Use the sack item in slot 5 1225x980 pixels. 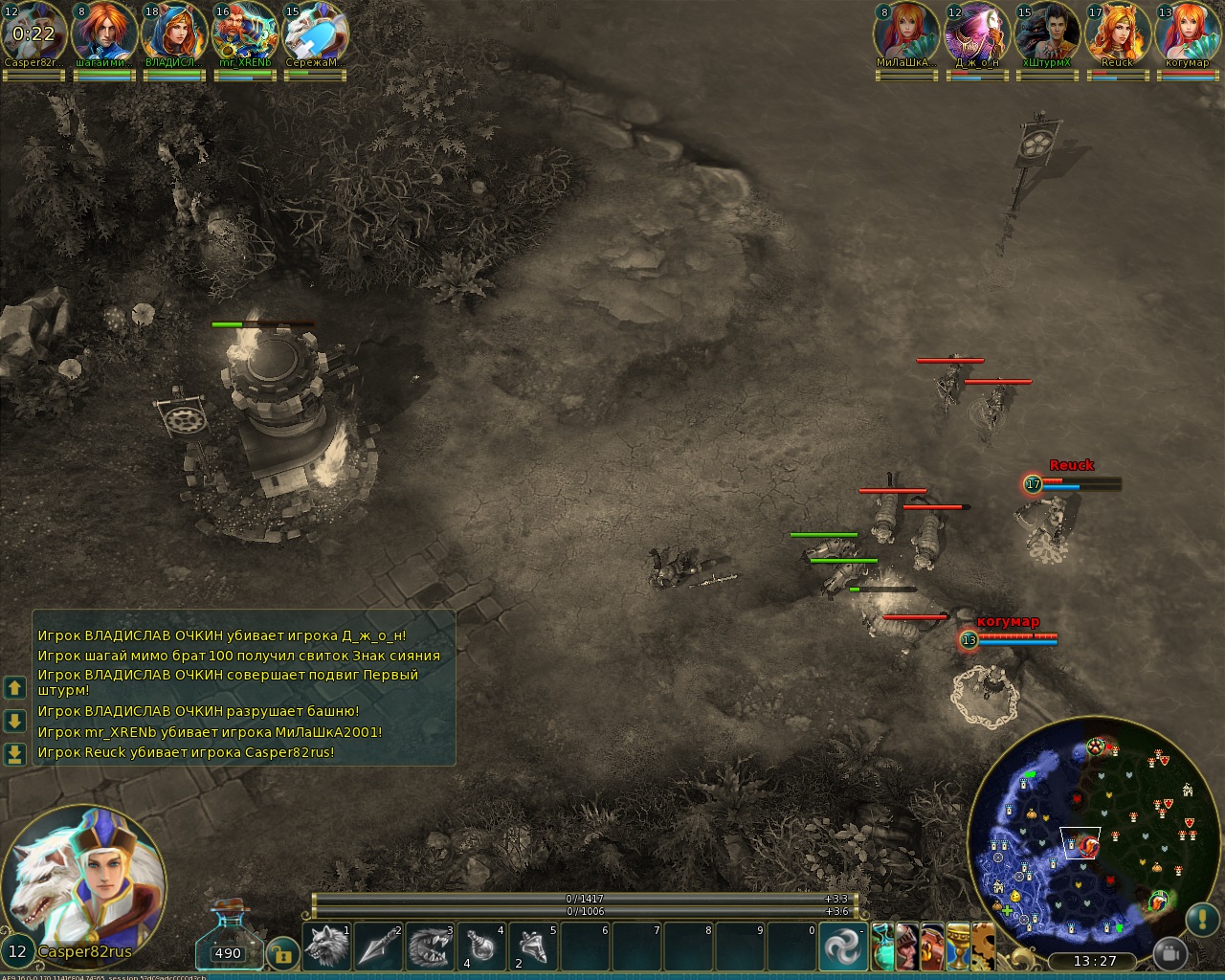533,947
